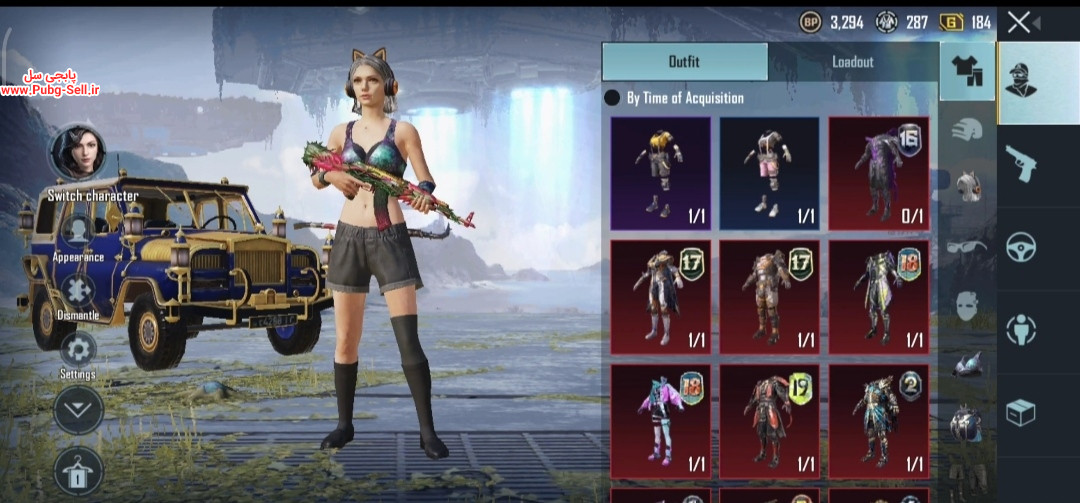
Task: Toggle the By Time of Acquisition sort
Action: click(613, 98)
